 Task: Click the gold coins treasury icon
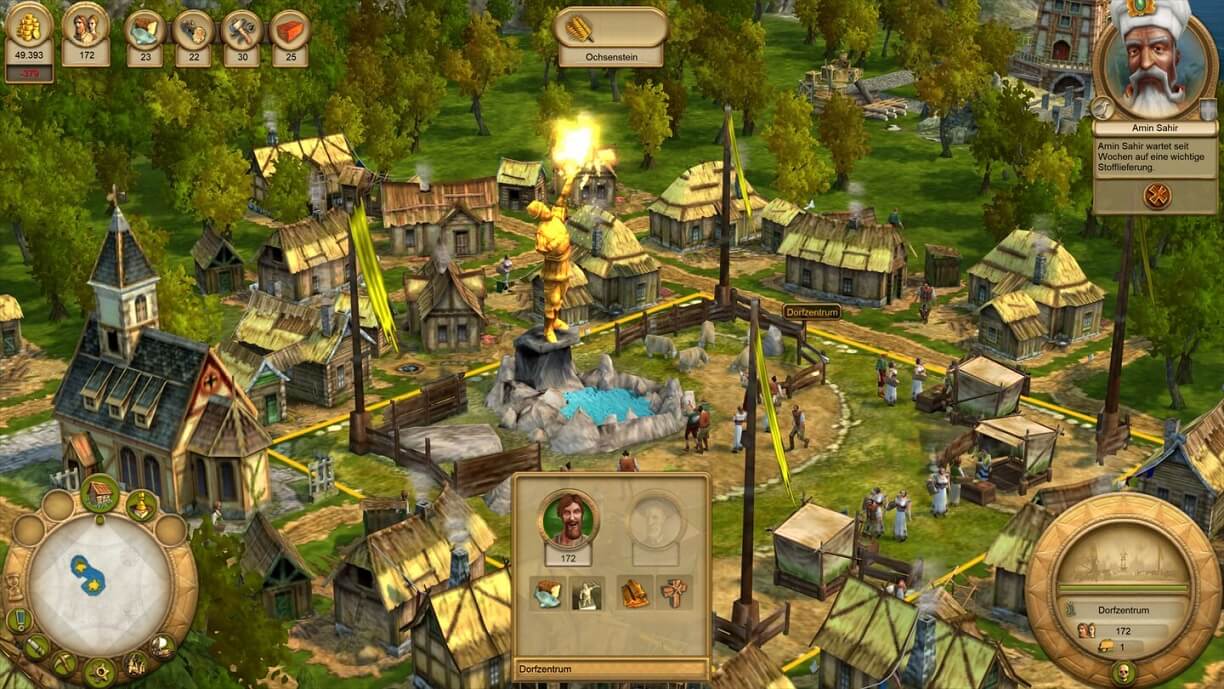(x=29, y=26)
